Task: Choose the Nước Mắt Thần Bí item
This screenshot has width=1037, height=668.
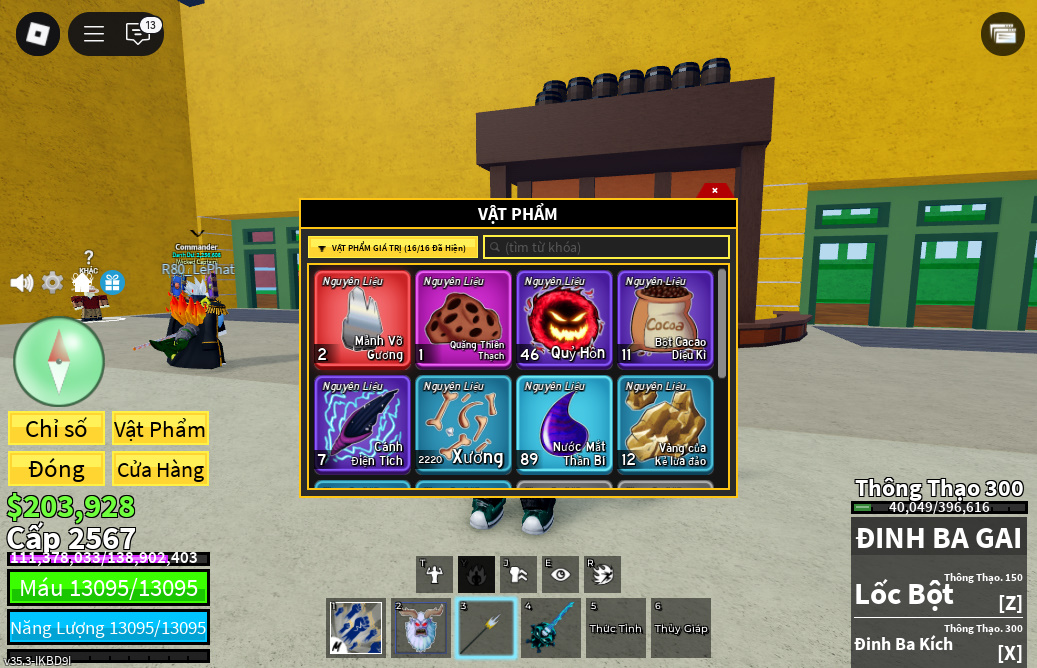Action: tap(564, 423)
